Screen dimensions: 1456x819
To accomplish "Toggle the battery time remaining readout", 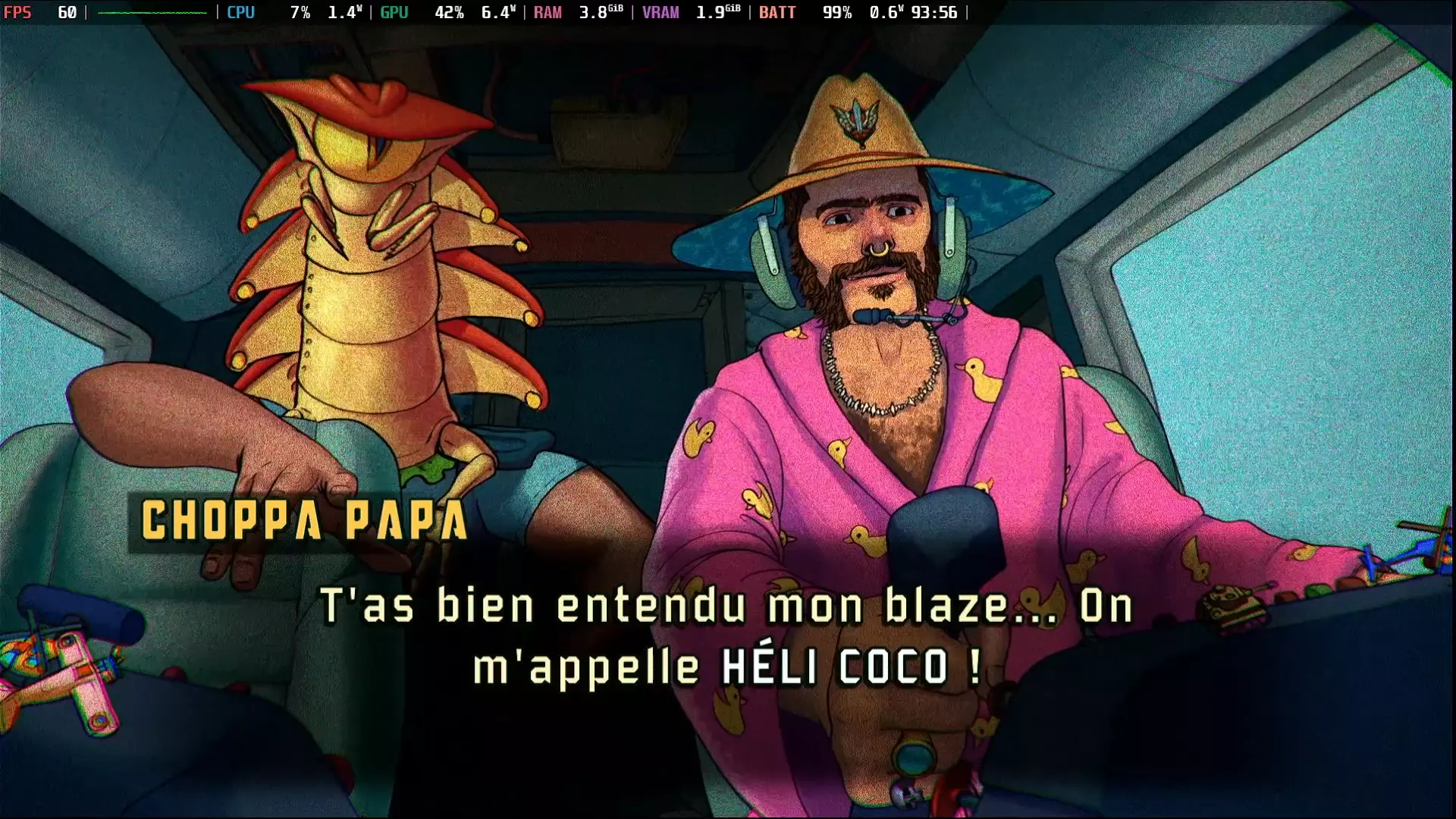I will click(937, 12).
